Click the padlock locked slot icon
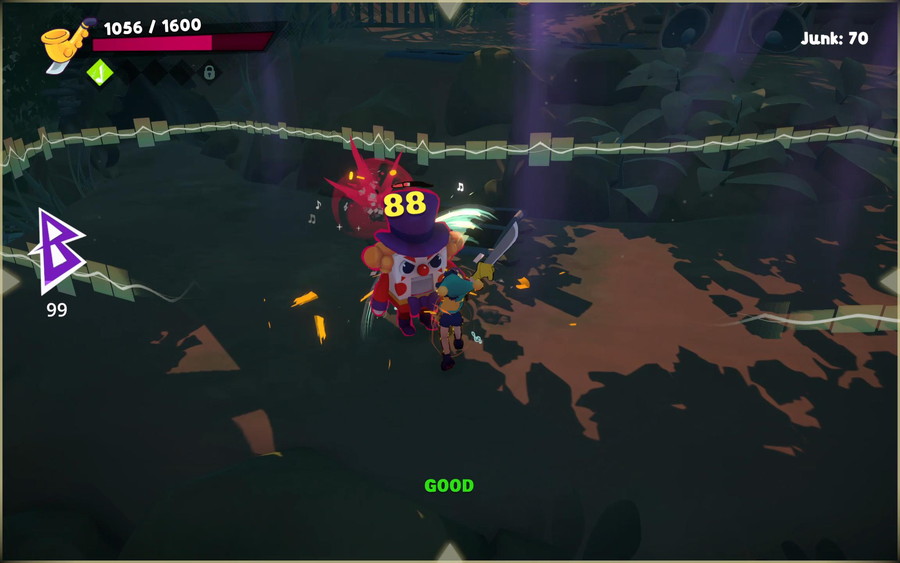 tap(209, 72)
